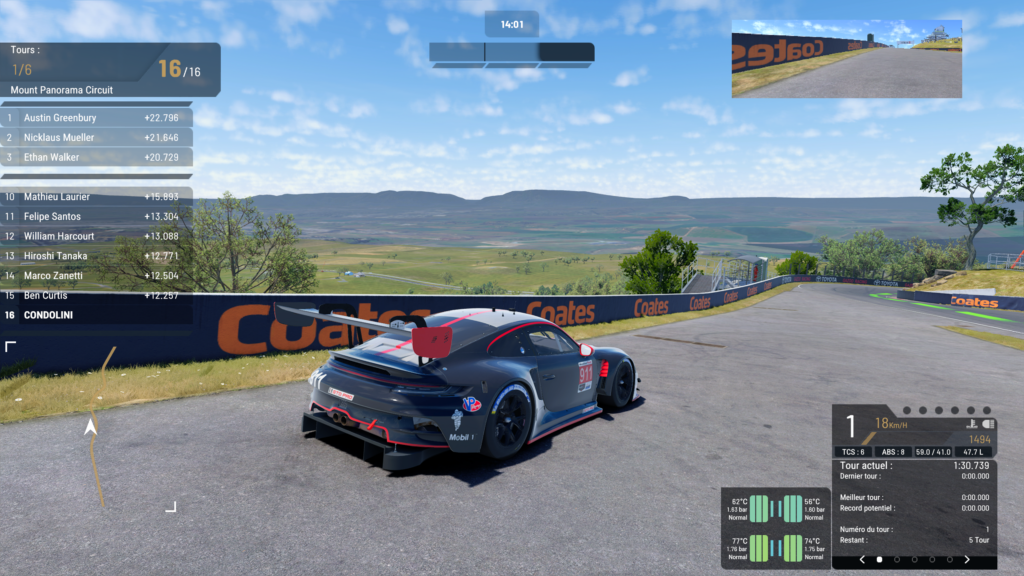Select the tyre temperature widget
1024x576 pixels.
coord(775,528)
